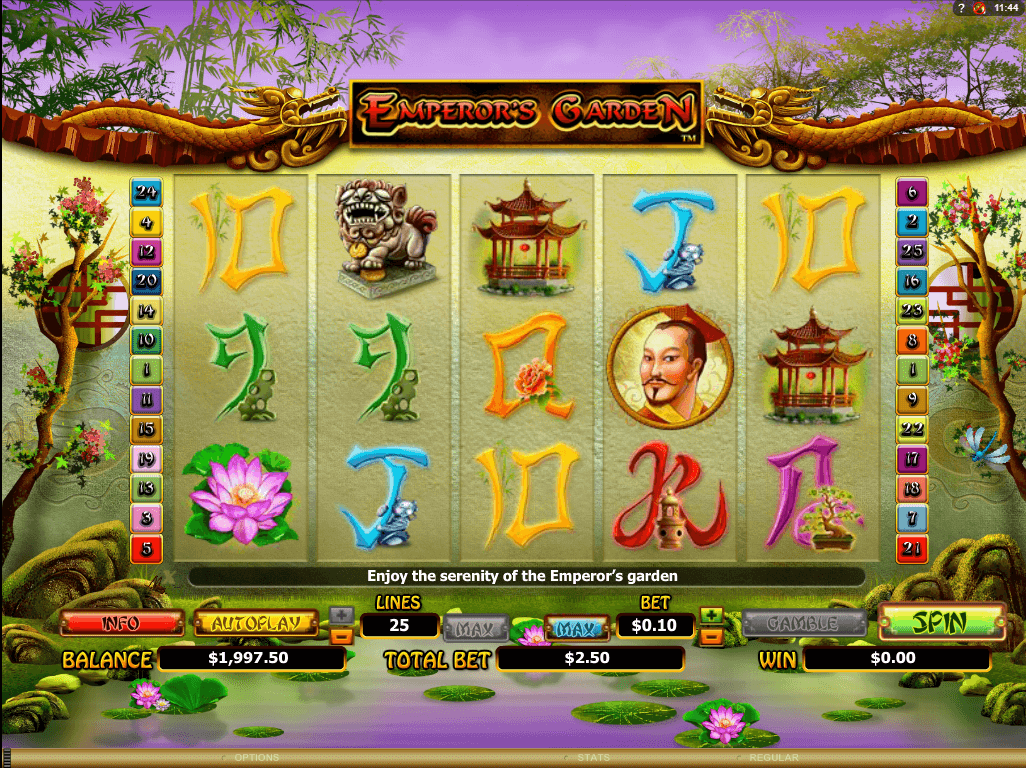Open the Options menu in bottom bar

pos(256,758)
